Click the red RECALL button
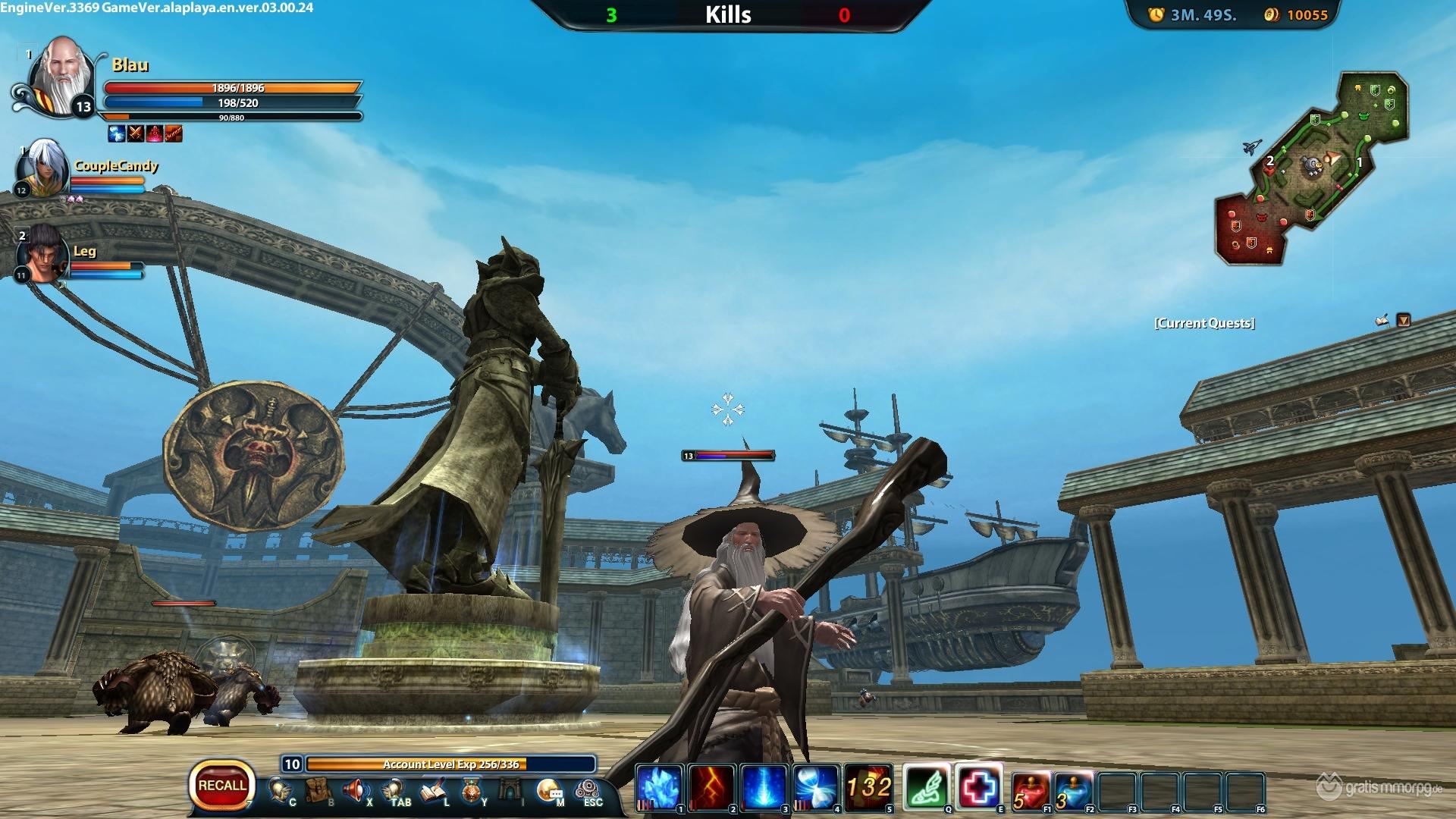 point(221,785)
